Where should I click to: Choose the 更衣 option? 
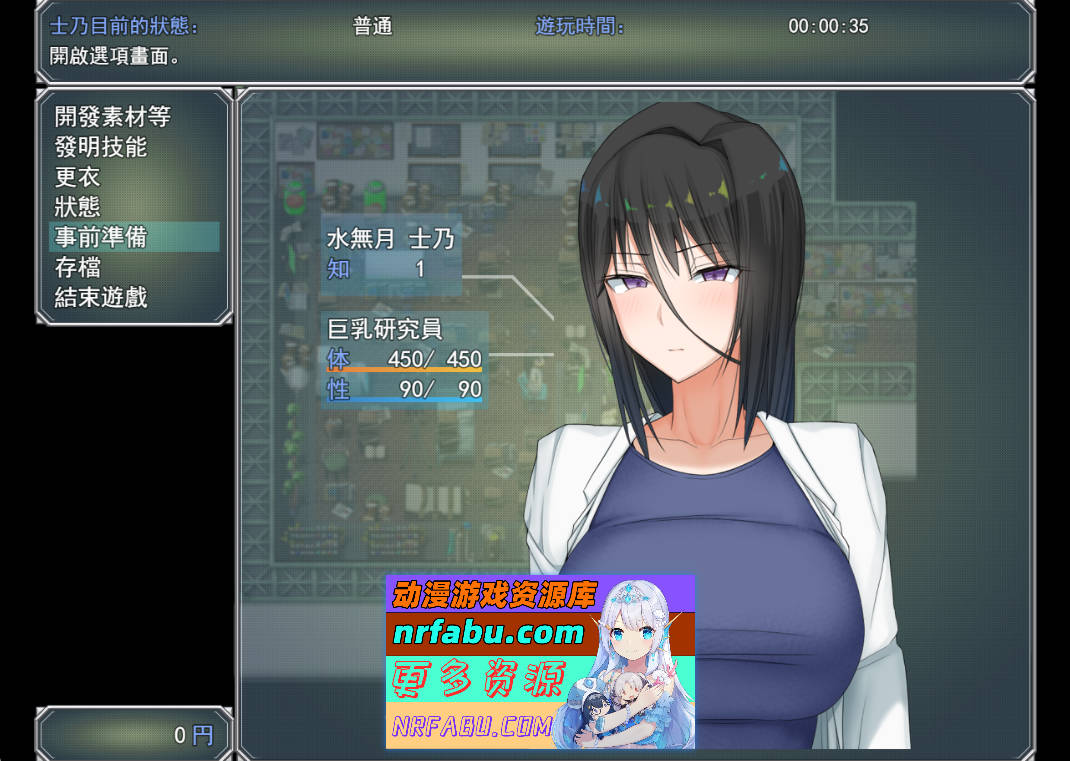tap(78, 177)
